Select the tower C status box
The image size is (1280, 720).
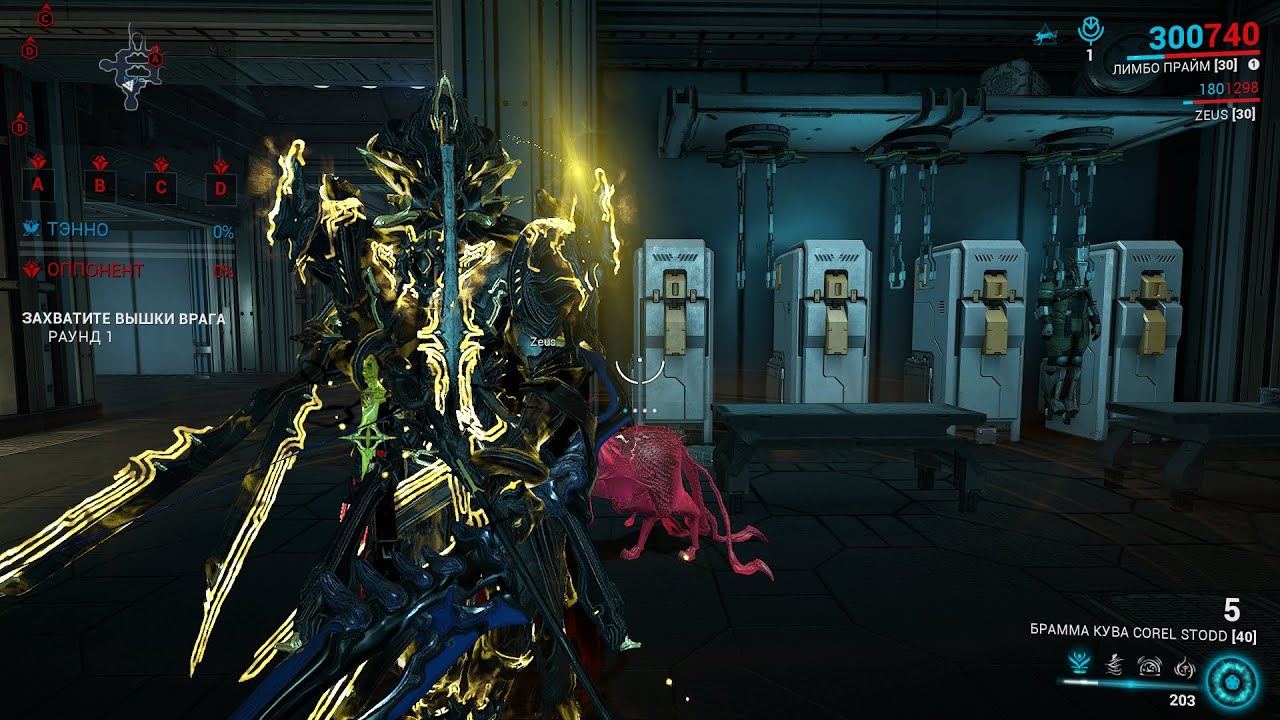click(x=161, y=184)
